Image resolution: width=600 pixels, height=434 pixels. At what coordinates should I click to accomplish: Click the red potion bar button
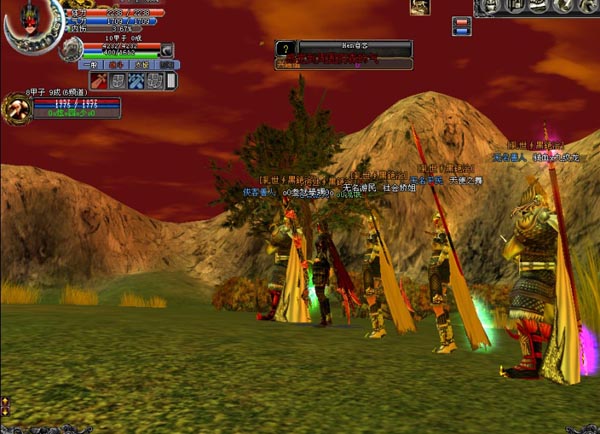tap(461, 20)
